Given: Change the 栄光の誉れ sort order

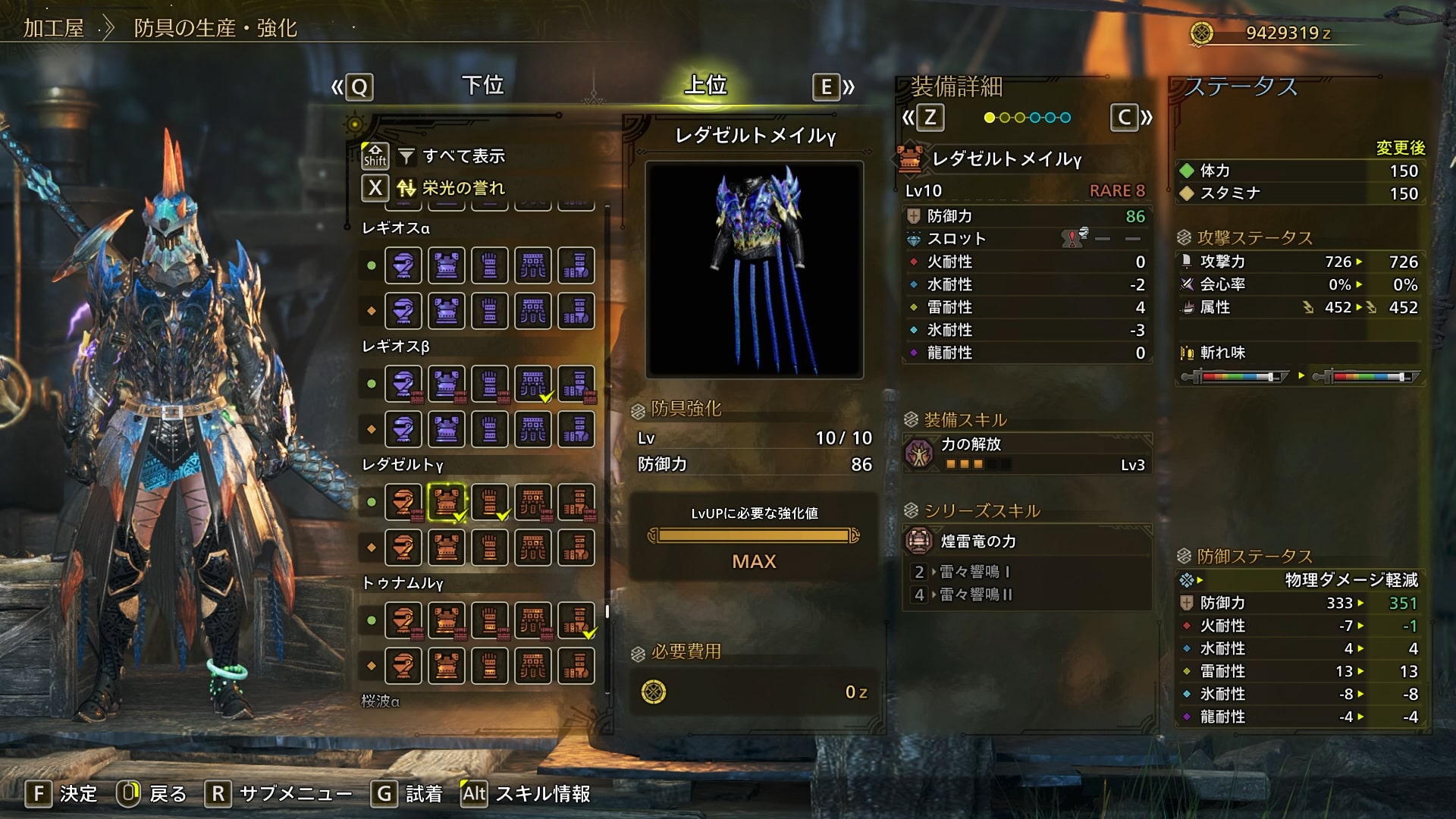Looking at the screenshot, I should click(463, 188).
